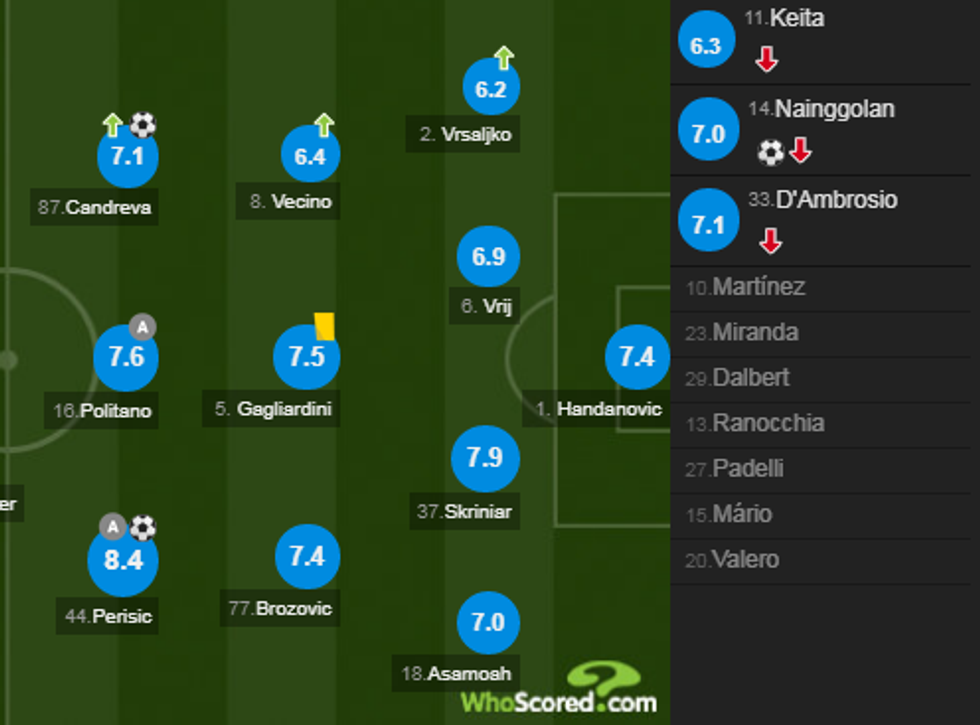Click Miranda in the bench list
The height and width of the screenshot is (725, 980).
click(x=754, y=333)
